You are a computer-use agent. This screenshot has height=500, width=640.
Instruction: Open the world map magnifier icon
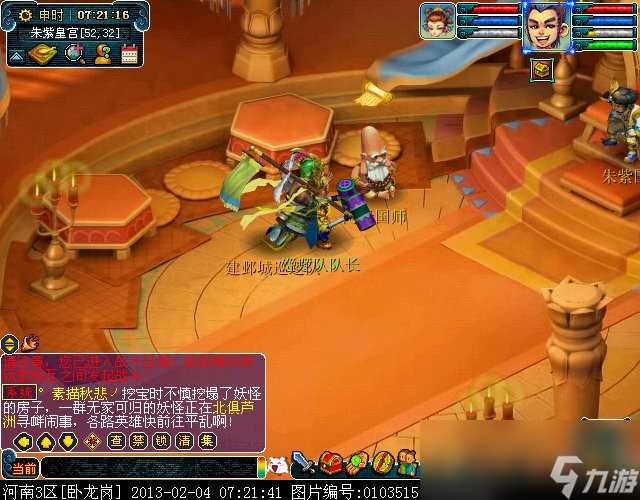tap(75, 54)
